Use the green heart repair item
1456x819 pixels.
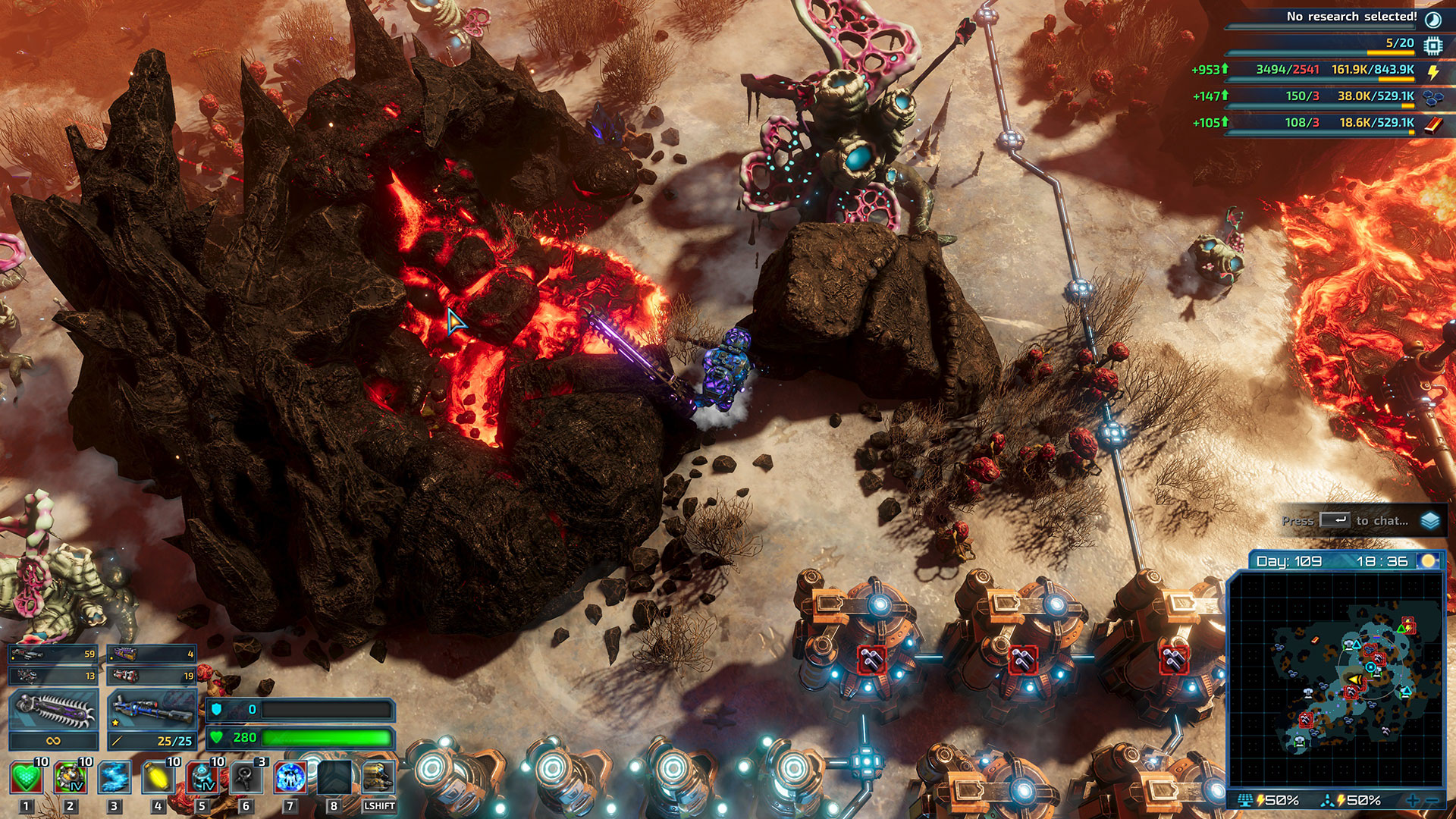[26, 778]
